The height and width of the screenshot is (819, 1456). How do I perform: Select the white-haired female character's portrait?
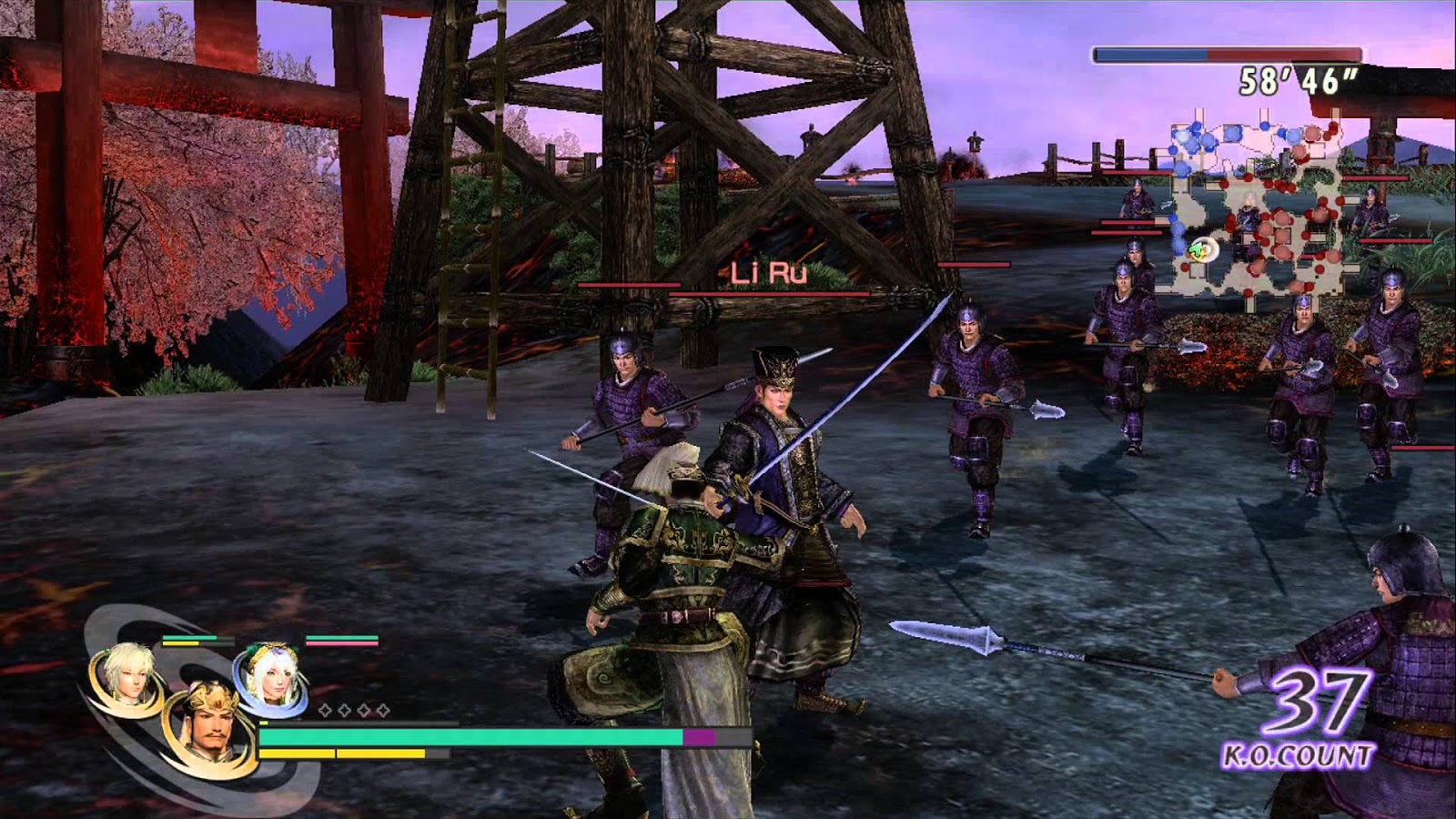(x=275, y=673)
